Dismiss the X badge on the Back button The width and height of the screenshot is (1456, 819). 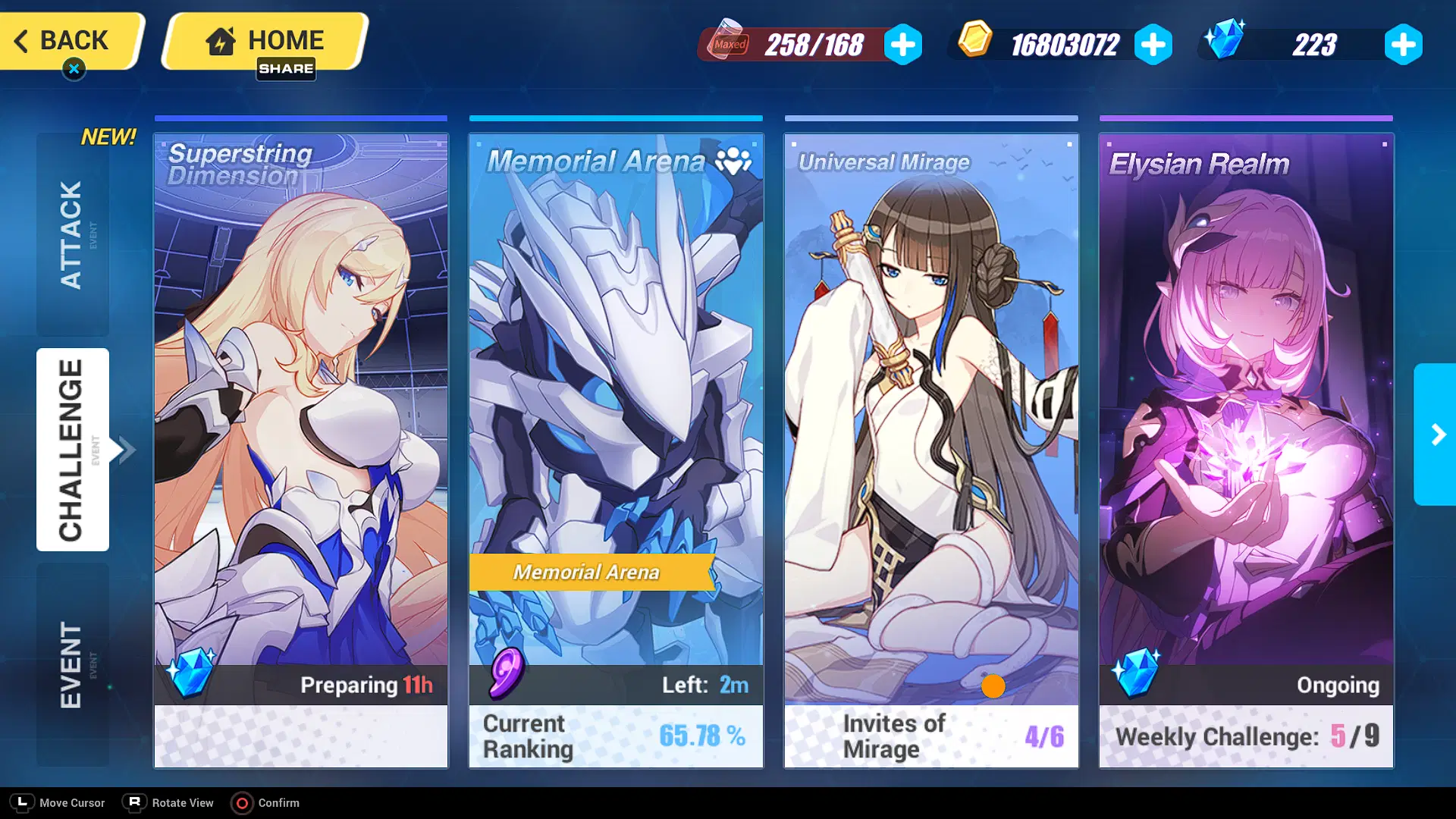coord(73,67)
